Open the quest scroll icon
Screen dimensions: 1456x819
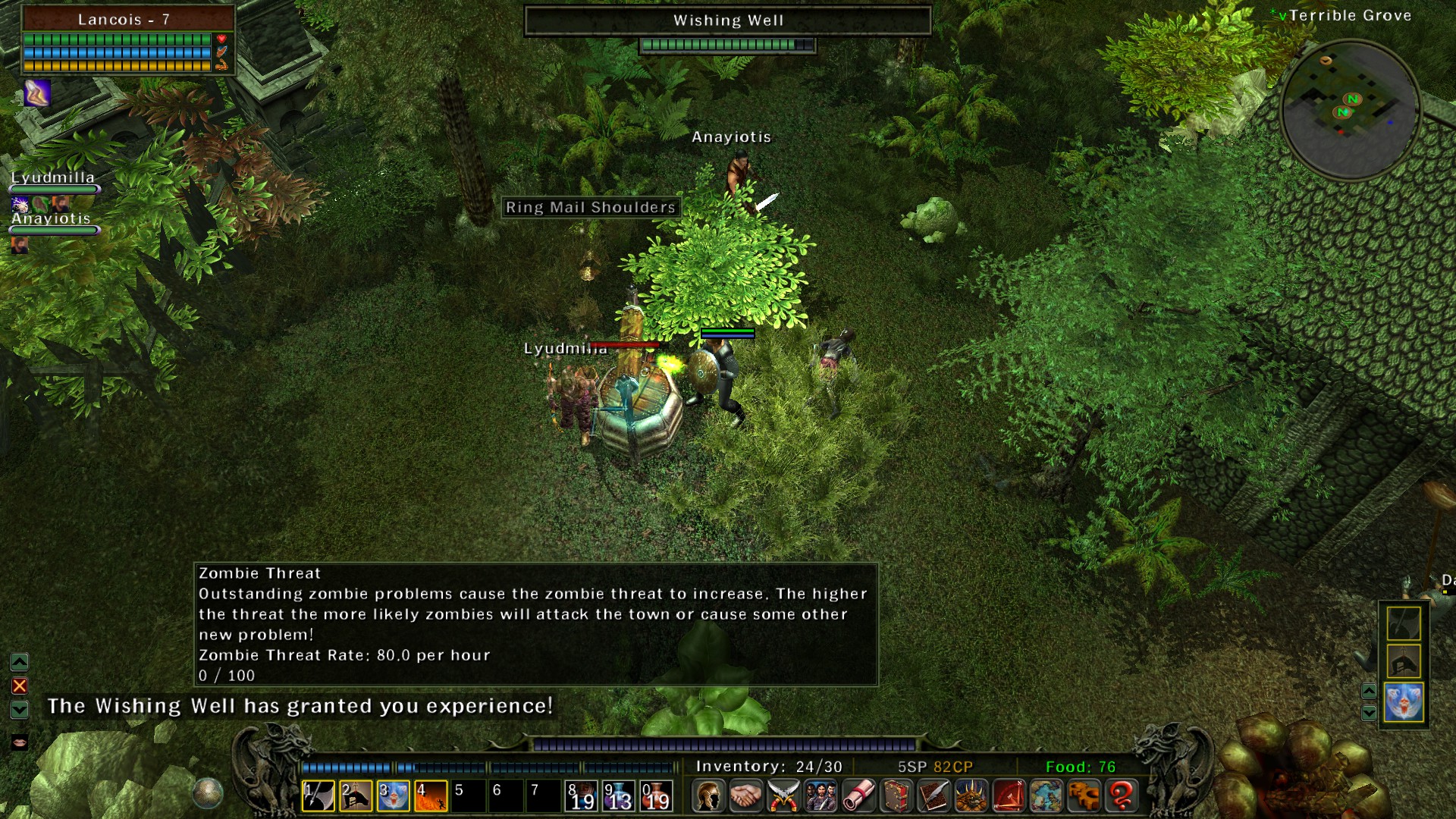tap(858, 796)
